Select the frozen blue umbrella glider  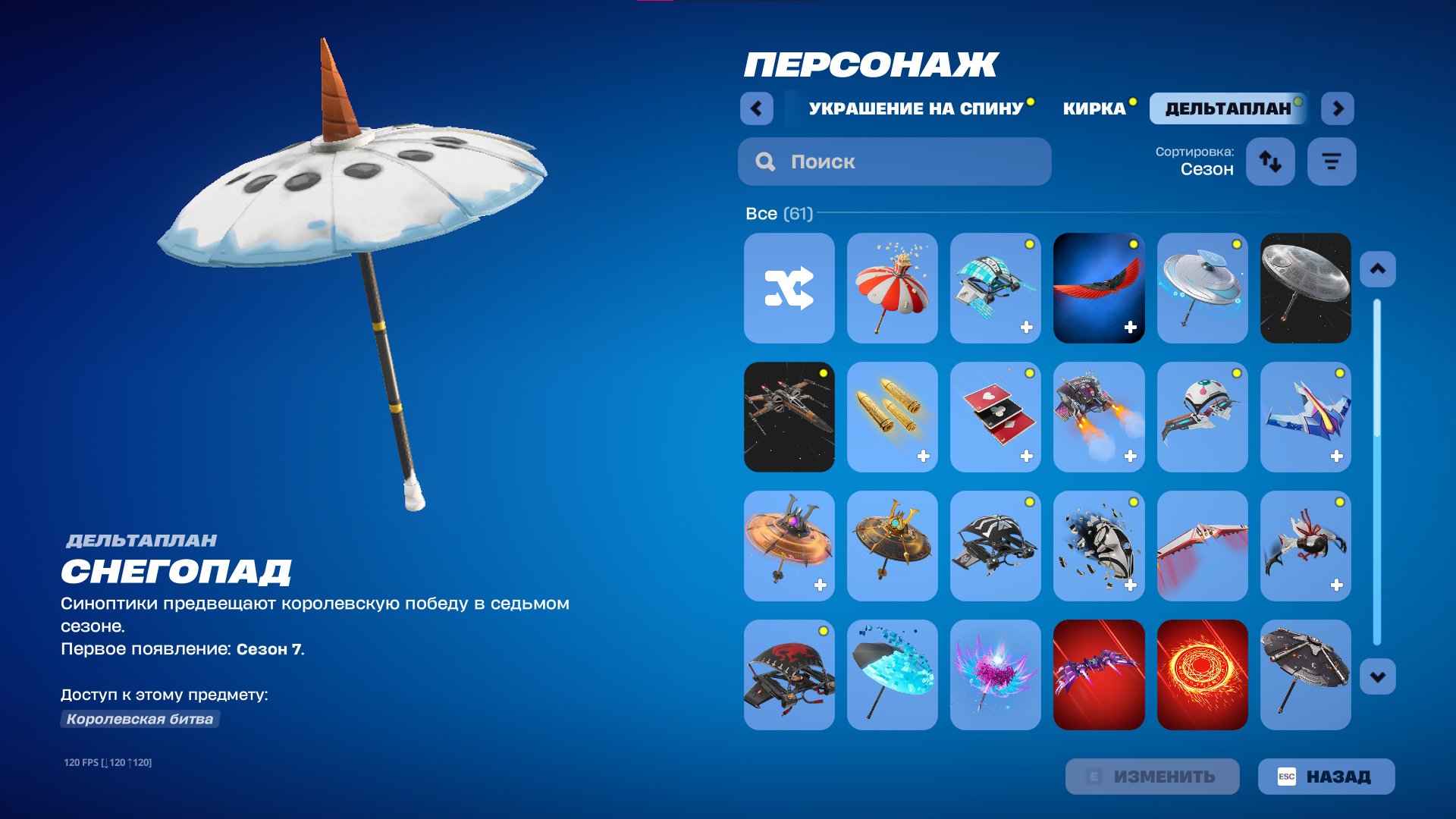pos(893,676)
